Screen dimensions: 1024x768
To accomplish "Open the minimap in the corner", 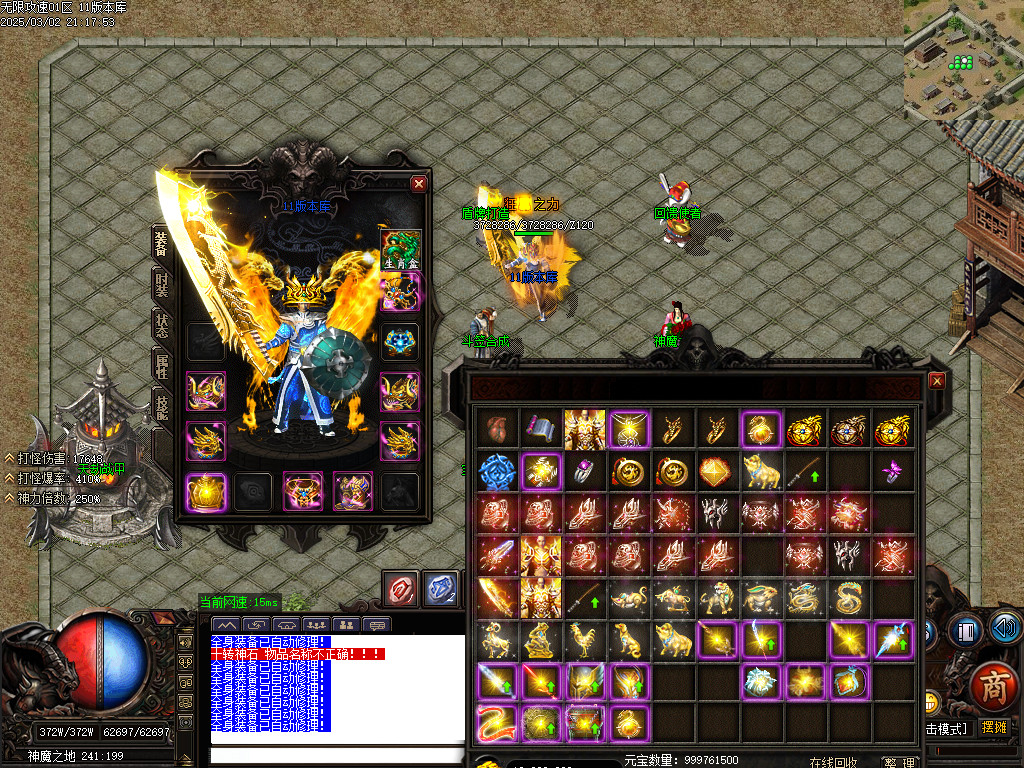I will [963, 58].
